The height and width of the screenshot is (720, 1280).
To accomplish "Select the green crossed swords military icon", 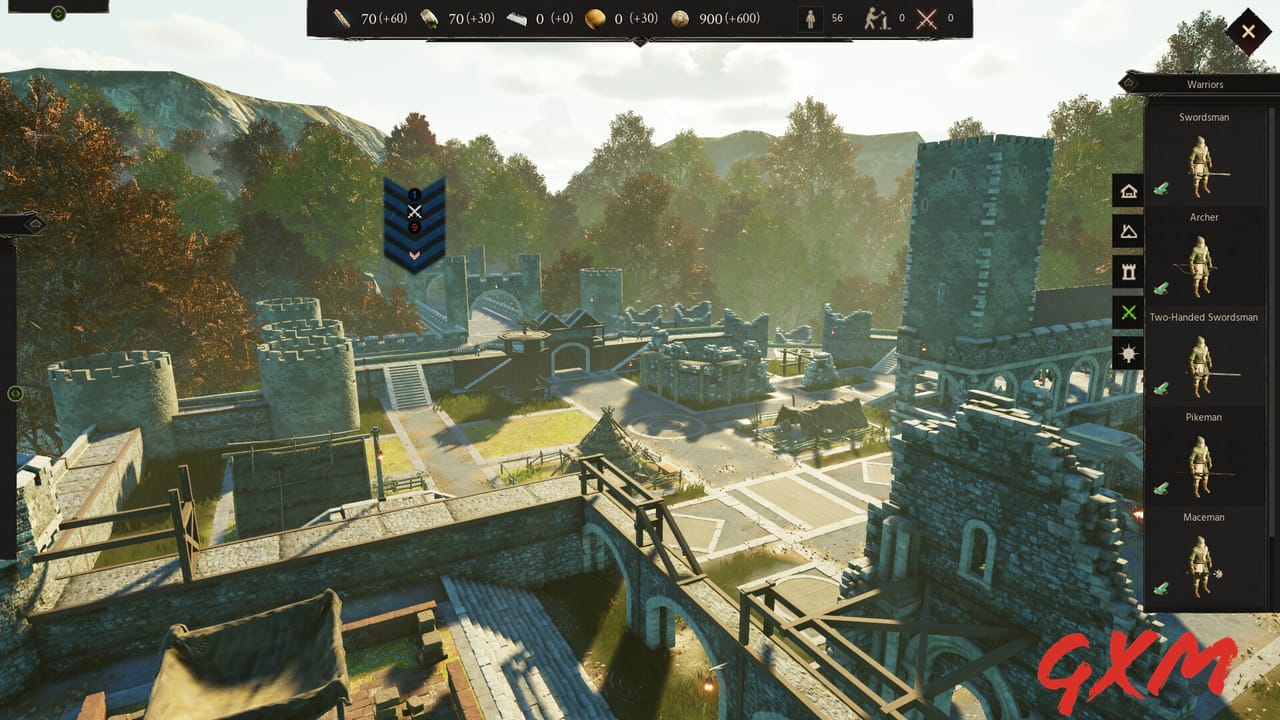I will (1127, 313).
